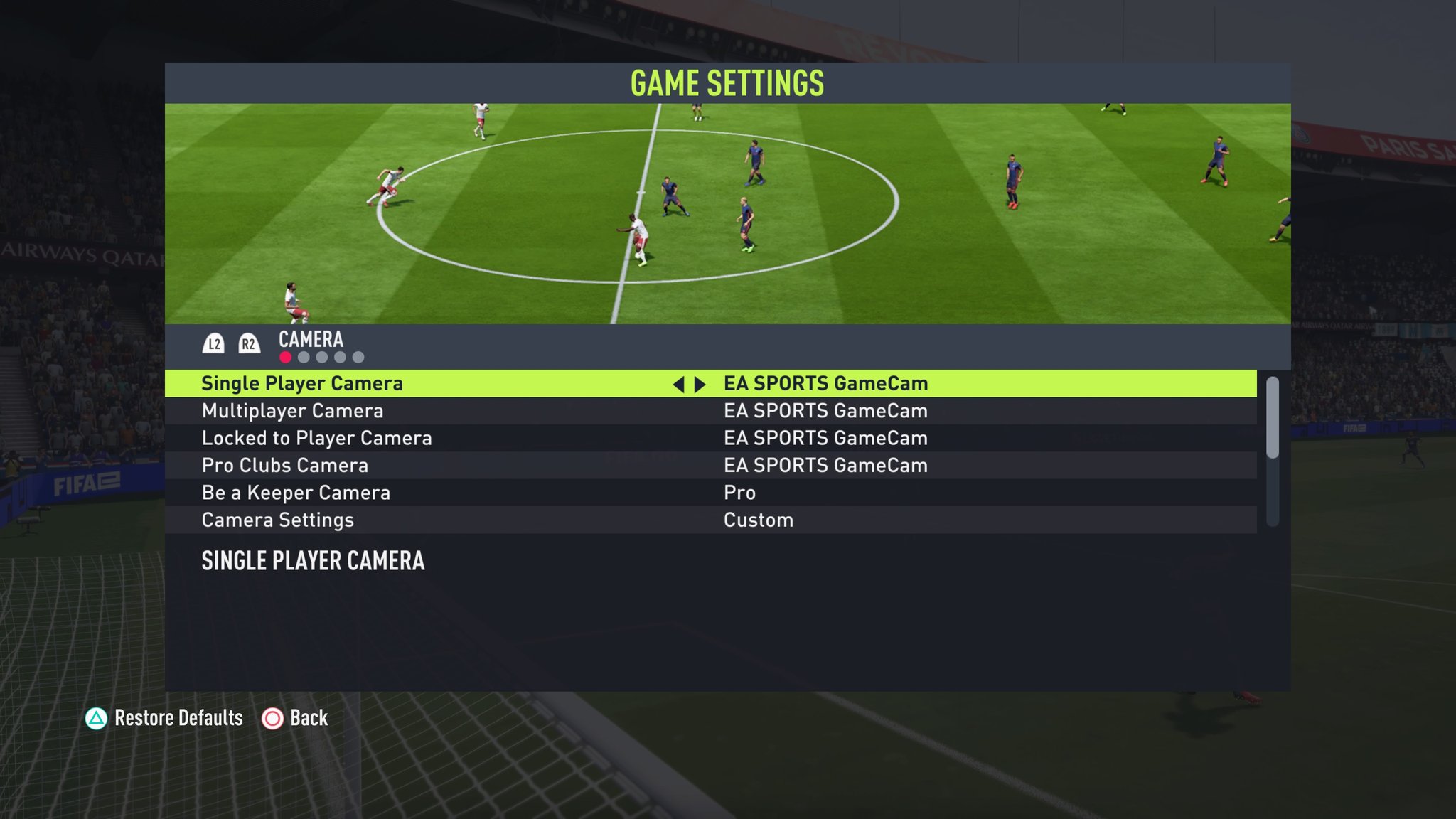Select the red active page indicator dot

tap(285, 358)
